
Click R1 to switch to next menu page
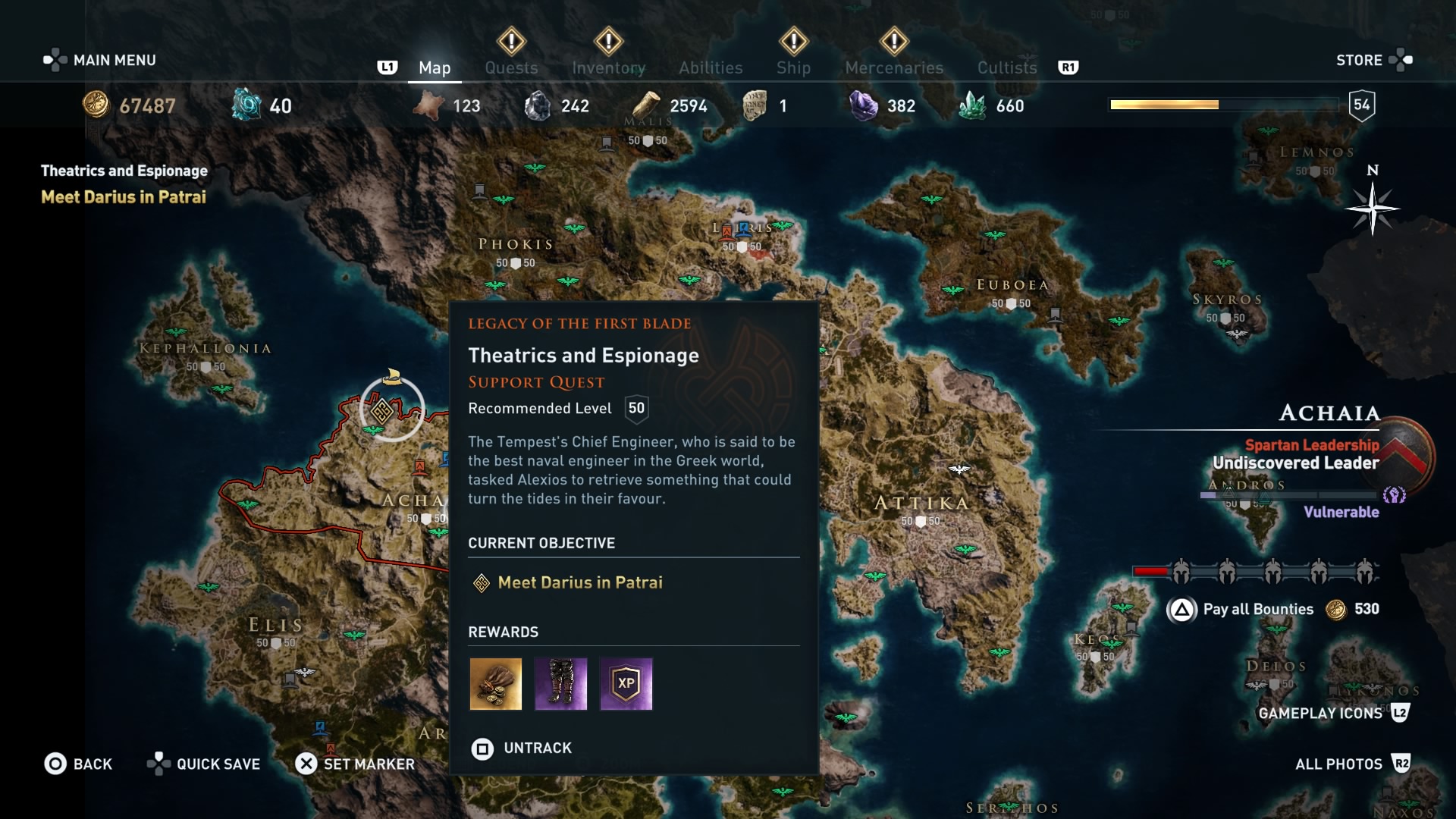coord(1070,67)
